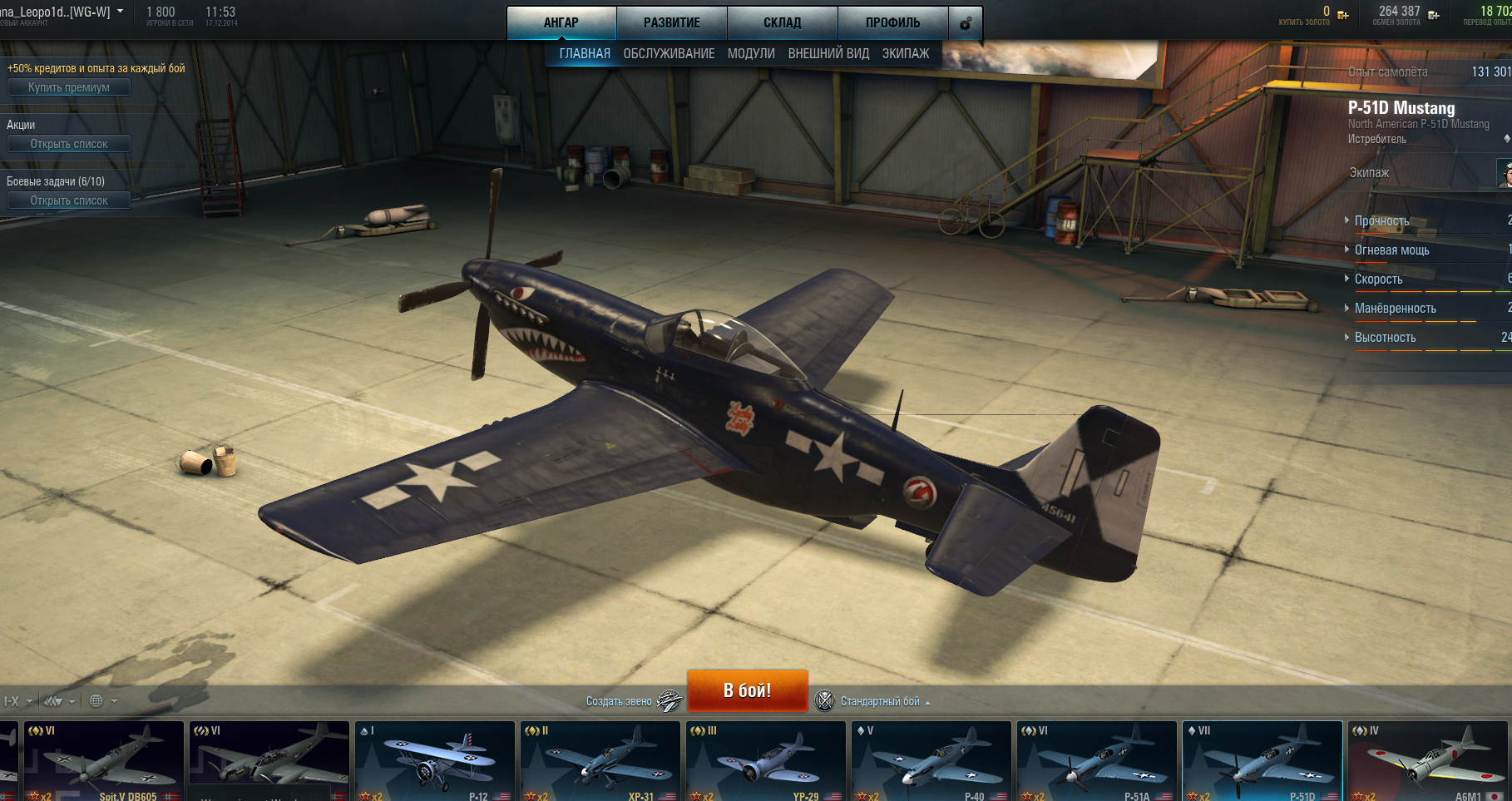
Task: Switch to the РАЗВИТИЕ tab
Action: [x=671, y=22]
